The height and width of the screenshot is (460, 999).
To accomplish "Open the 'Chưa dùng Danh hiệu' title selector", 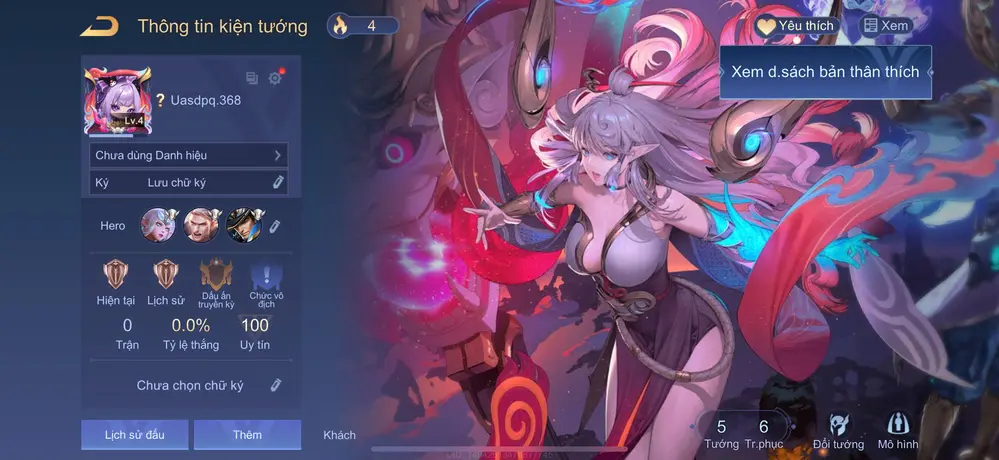I will click(x=187, y=155).
